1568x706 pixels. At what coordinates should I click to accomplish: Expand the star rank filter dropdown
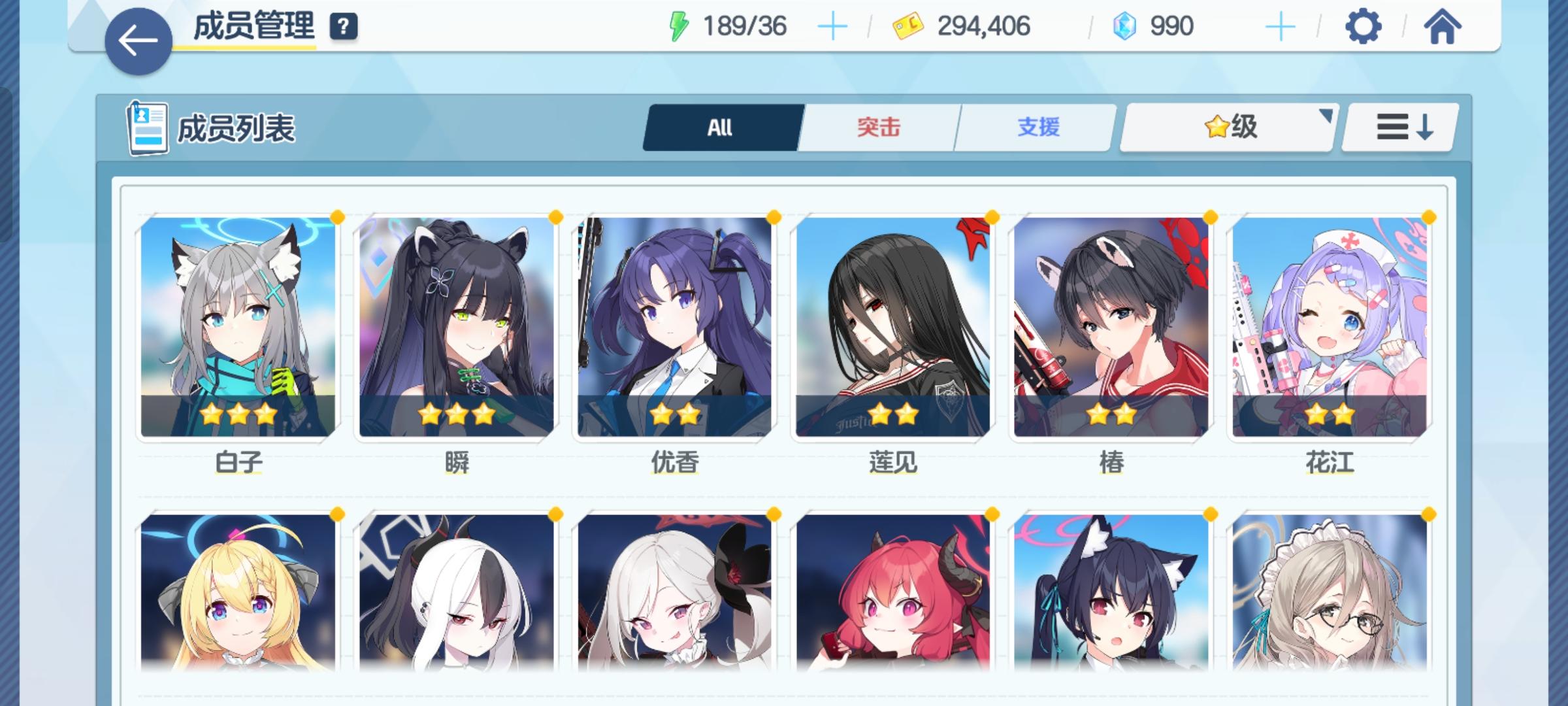click(x=1227, y=128)
